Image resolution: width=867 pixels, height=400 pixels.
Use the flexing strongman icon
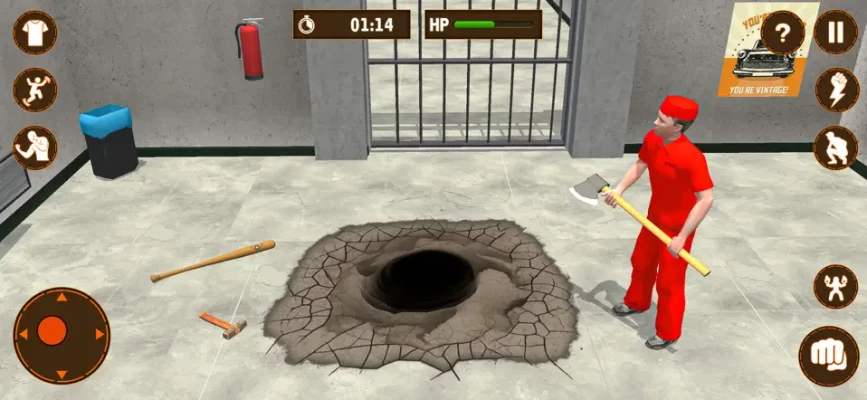(x=835, y=287)
